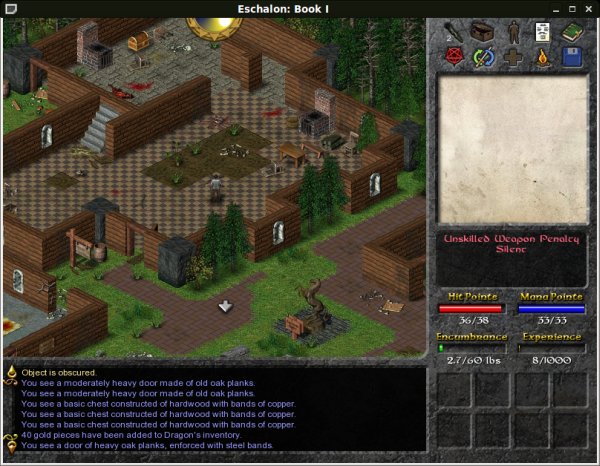Click the message log scroll-down ornament
The image size is (600, 466).
click(x=12, y=445)
